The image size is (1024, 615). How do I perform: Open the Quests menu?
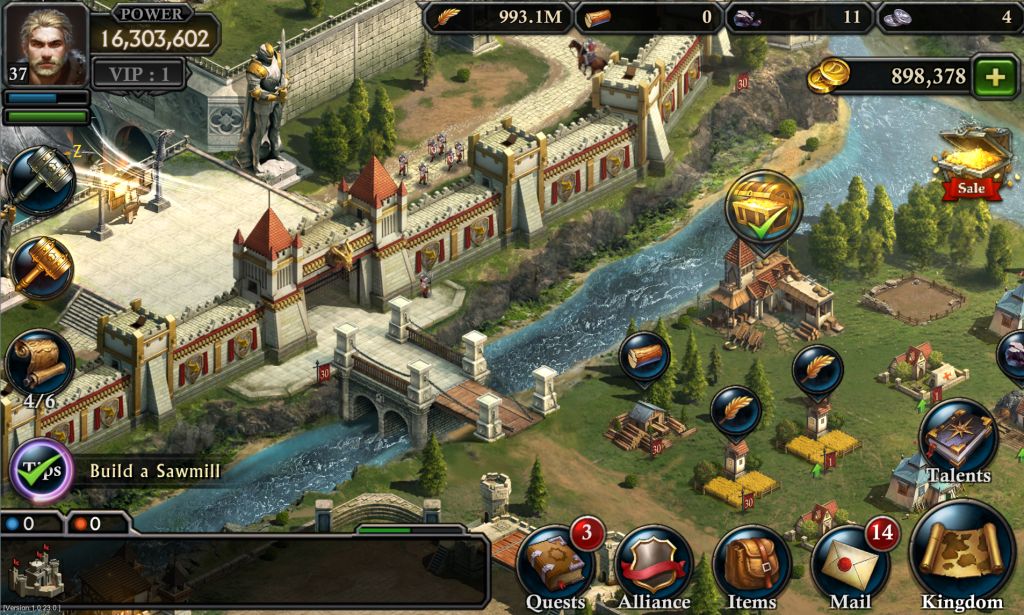click(x=556, y=566)
